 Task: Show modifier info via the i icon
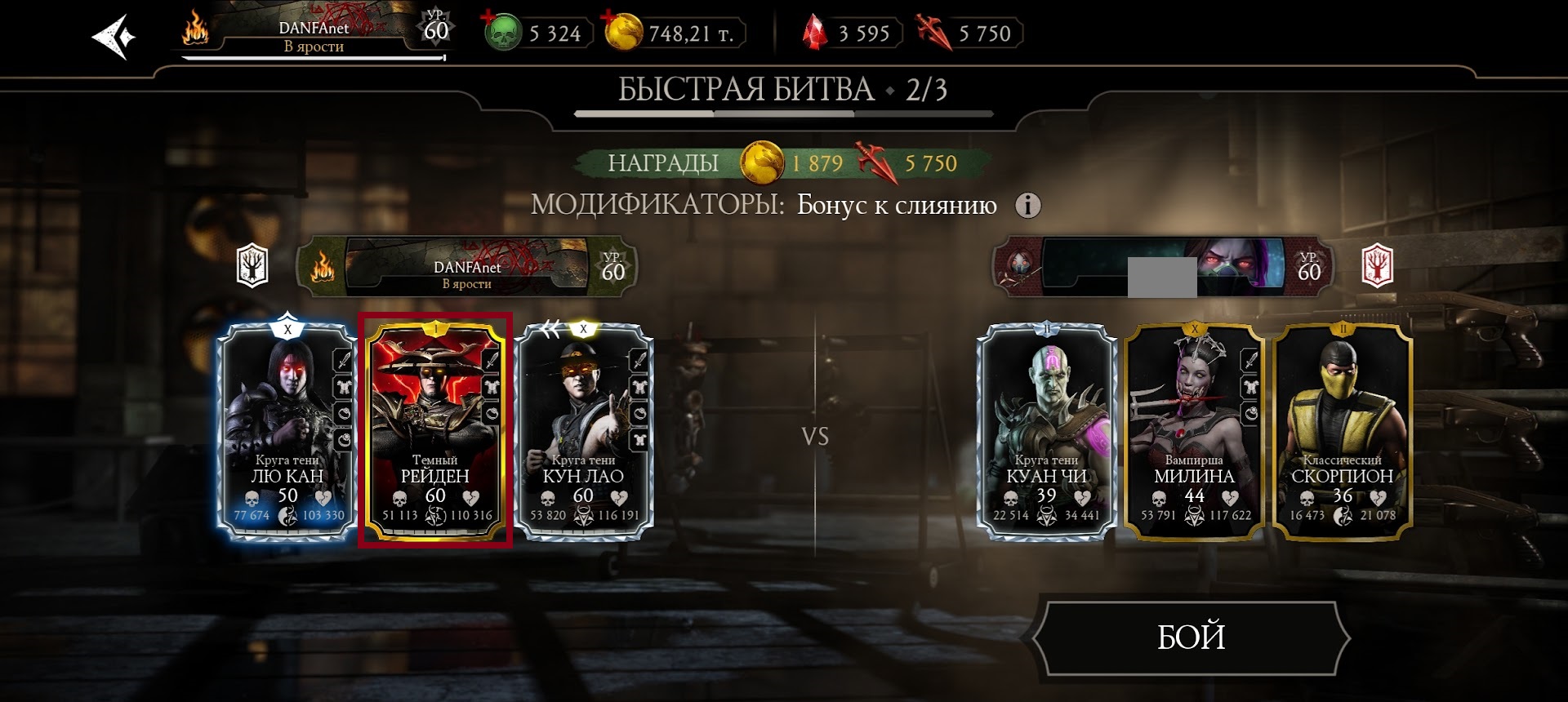(1027, 205)
